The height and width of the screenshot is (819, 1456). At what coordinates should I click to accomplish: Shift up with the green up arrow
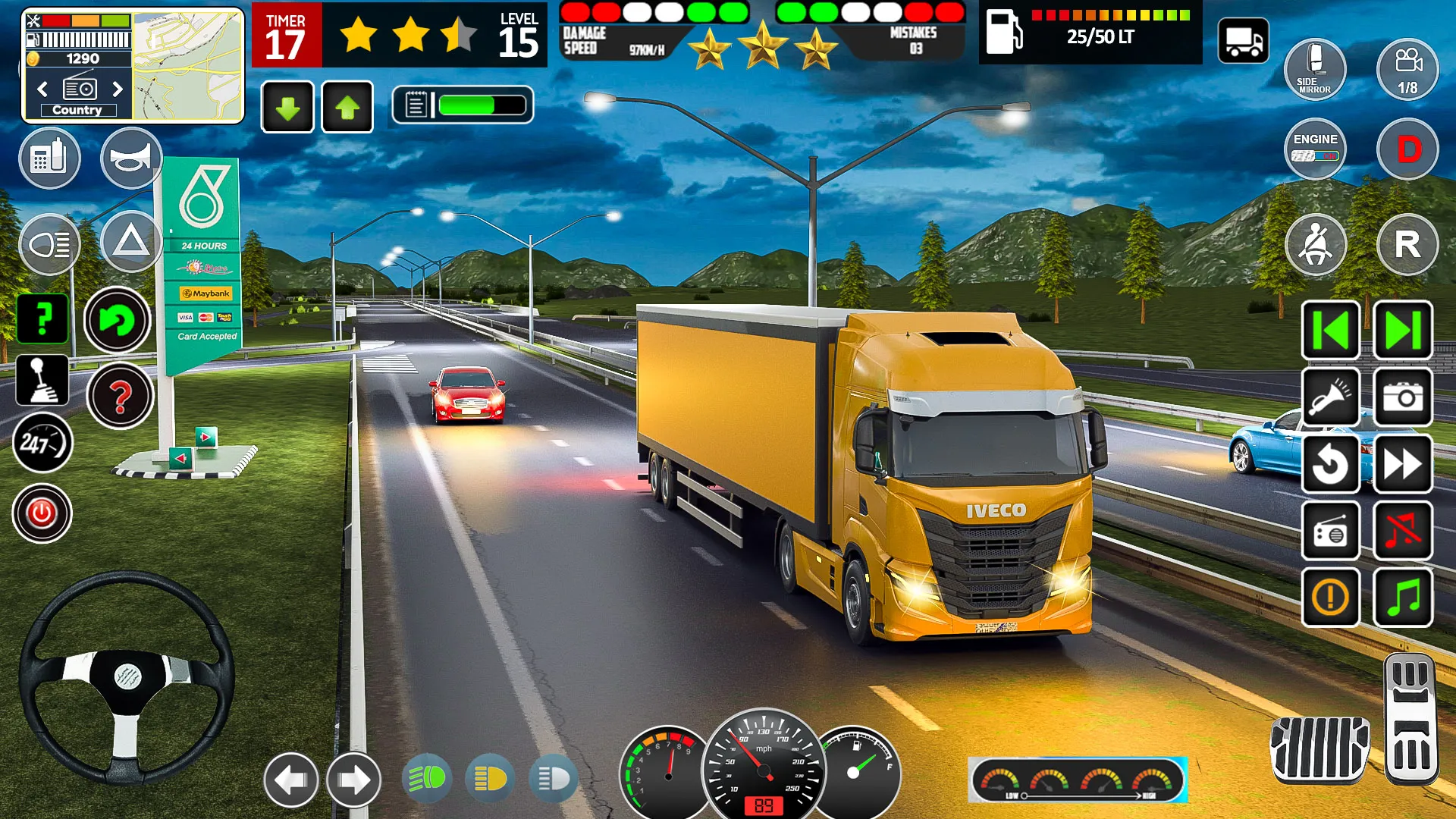(347, 106)
